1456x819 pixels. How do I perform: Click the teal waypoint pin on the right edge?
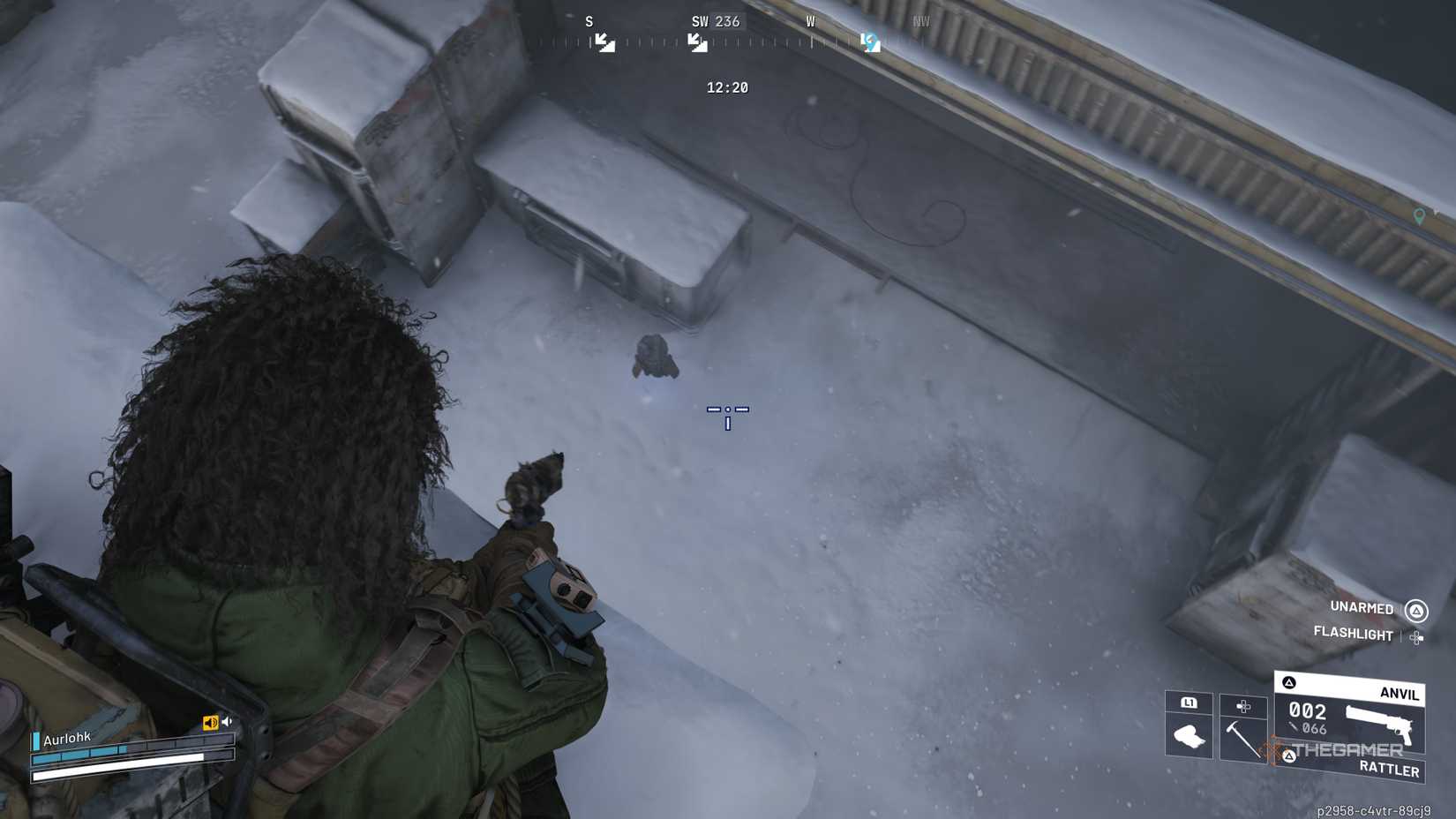(x=1419, y=214)
